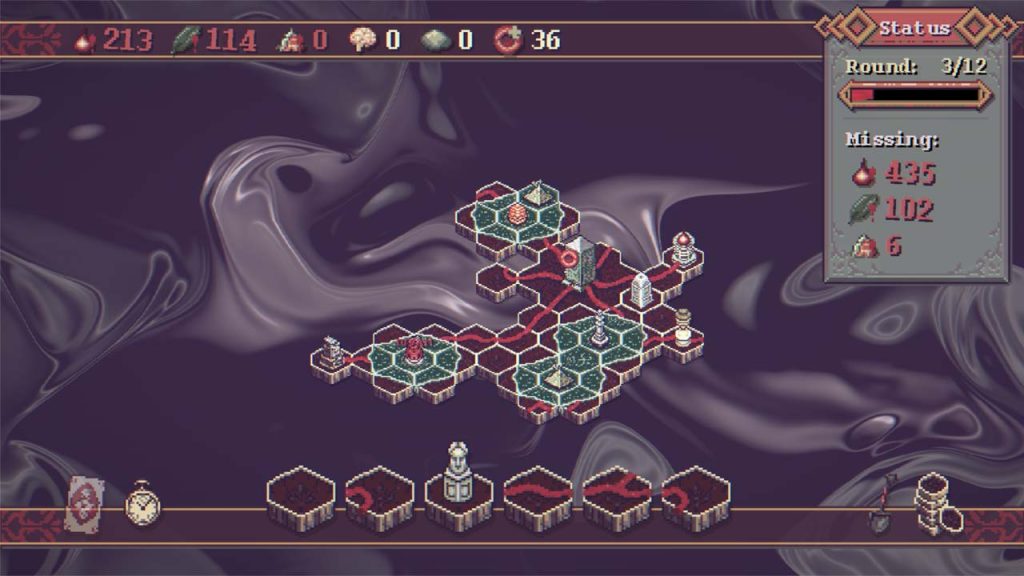Screen dimensions: 1024x576
Task: Select the orange egg building tile
Action: click(x=517, y=213)
